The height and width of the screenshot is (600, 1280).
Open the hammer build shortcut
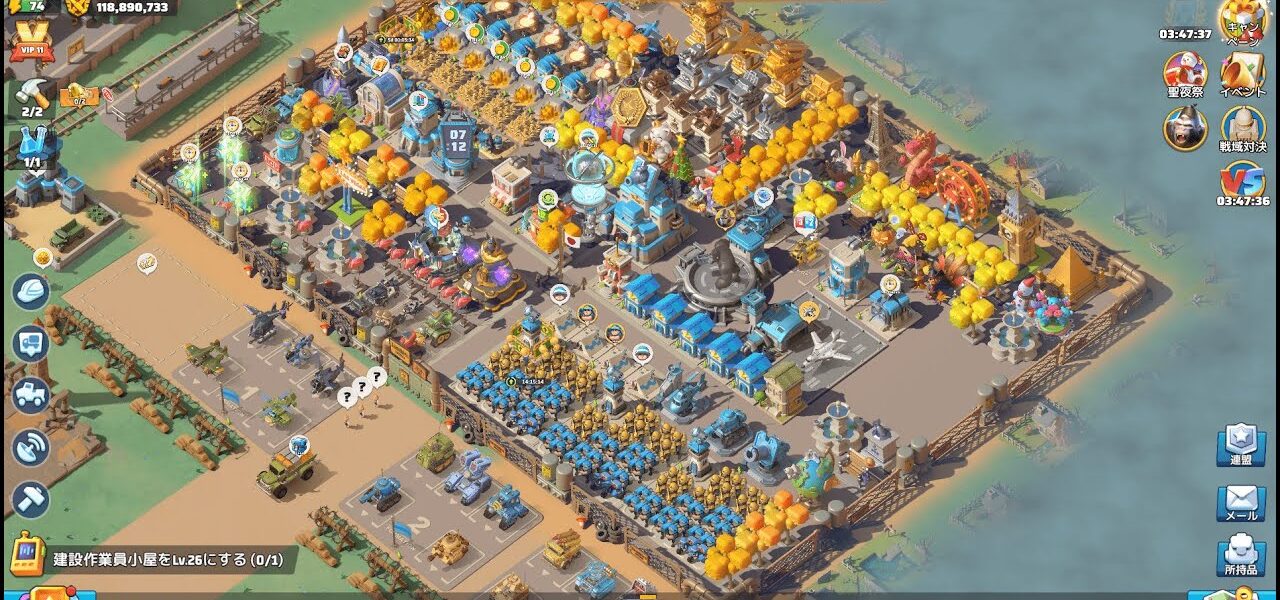tap(31, 499)
